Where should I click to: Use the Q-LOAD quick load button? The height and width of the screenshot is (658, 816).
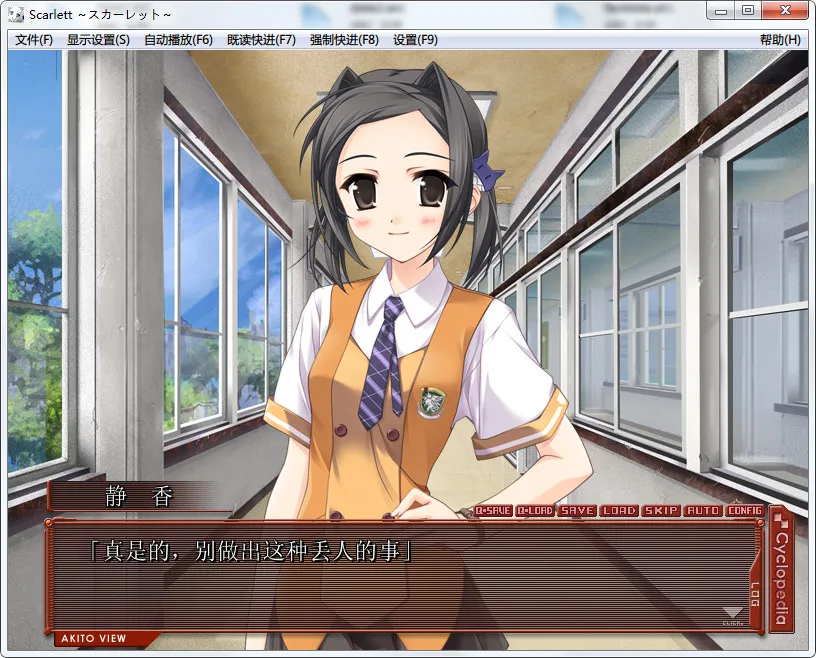pos(535,511)
